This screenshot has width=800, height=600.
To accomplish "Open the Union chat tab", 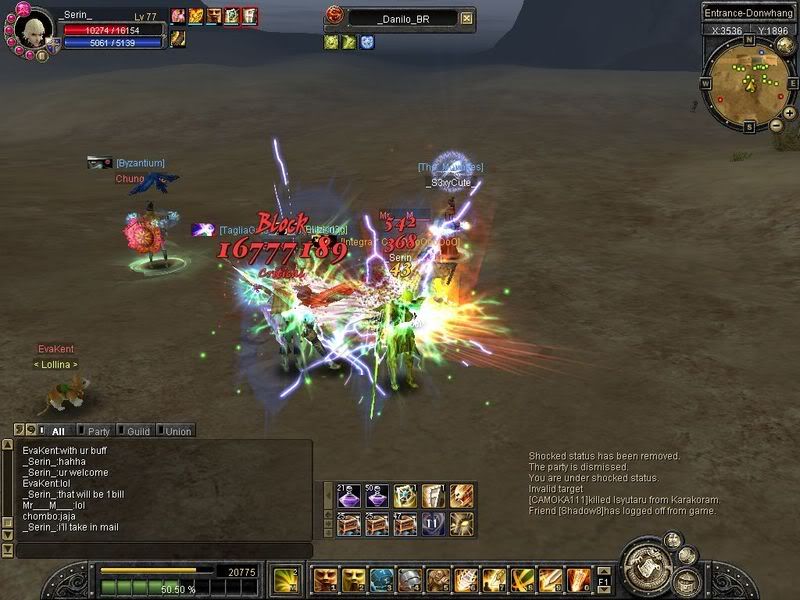I will click(177, 431).
